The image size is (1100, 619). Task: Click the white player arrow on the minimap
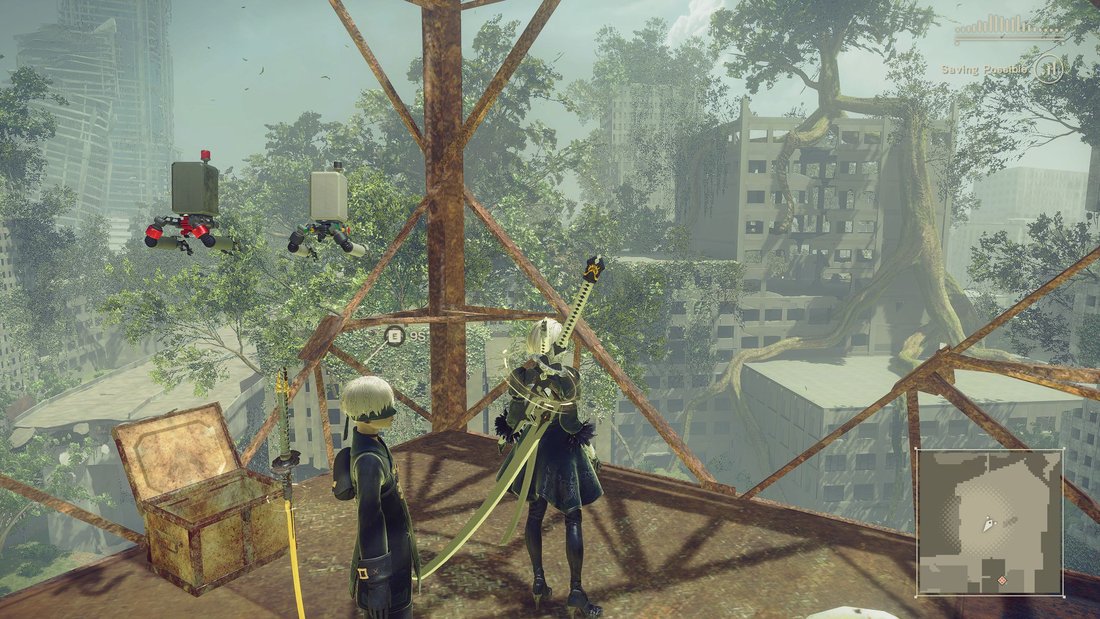point(989,522)
